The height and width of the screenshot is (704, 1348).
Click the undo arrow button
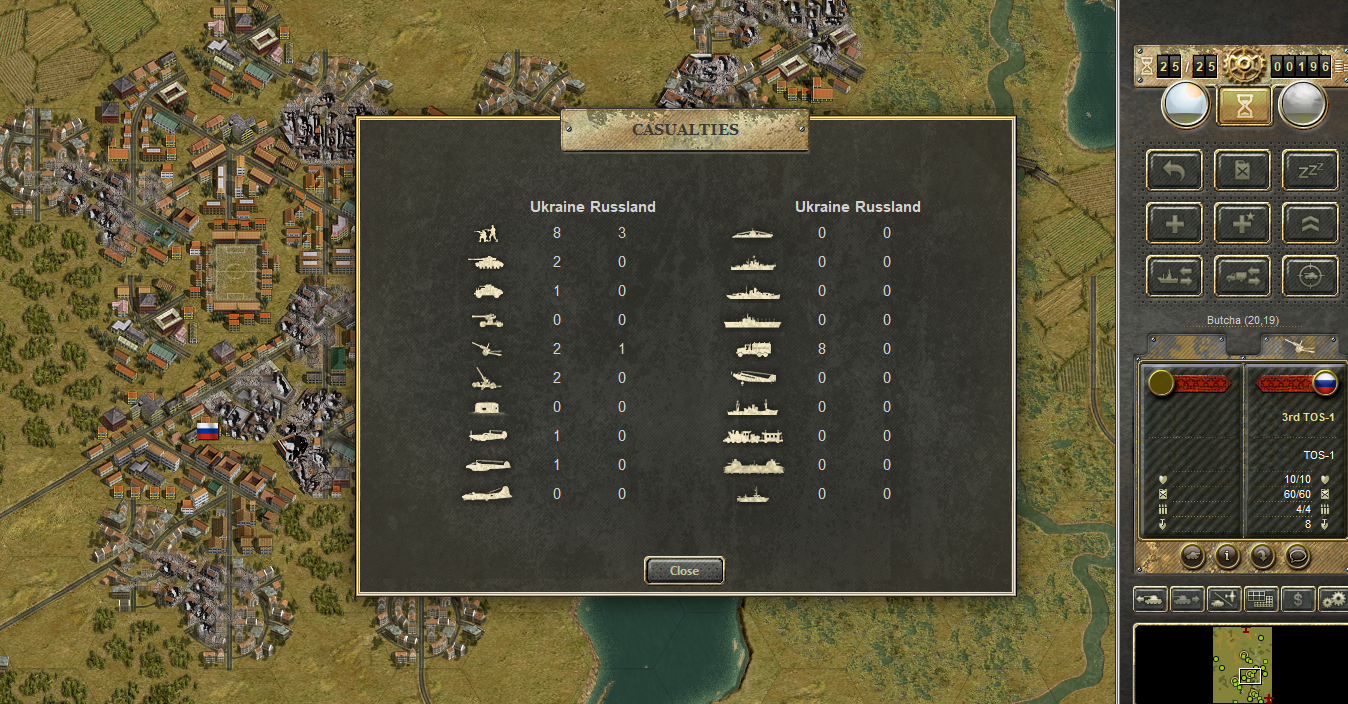pyautogui.click(x=1175, y=170)
